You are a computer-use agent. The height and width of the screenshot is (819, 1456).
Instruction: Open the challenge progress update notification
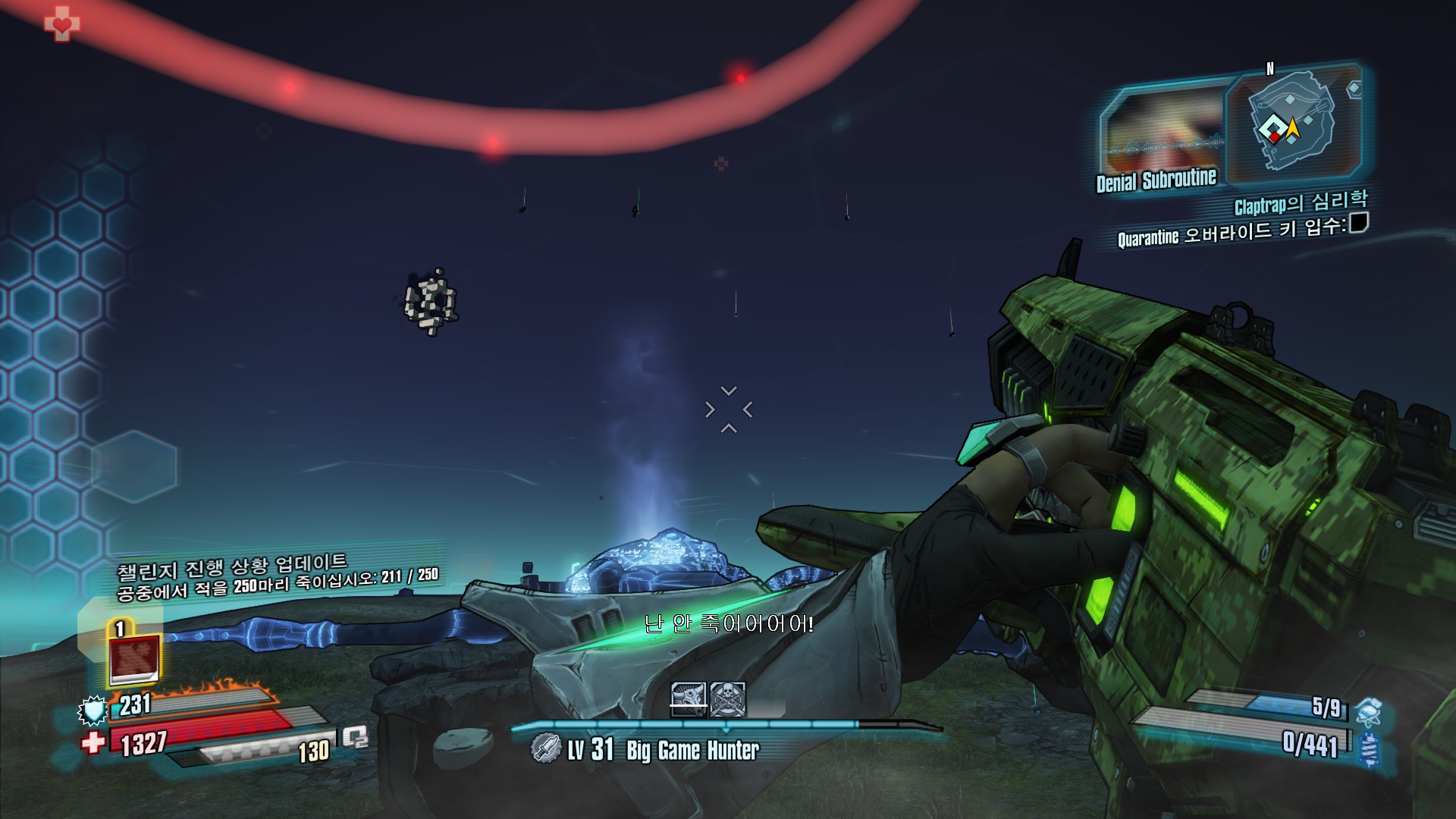(277, 576)
